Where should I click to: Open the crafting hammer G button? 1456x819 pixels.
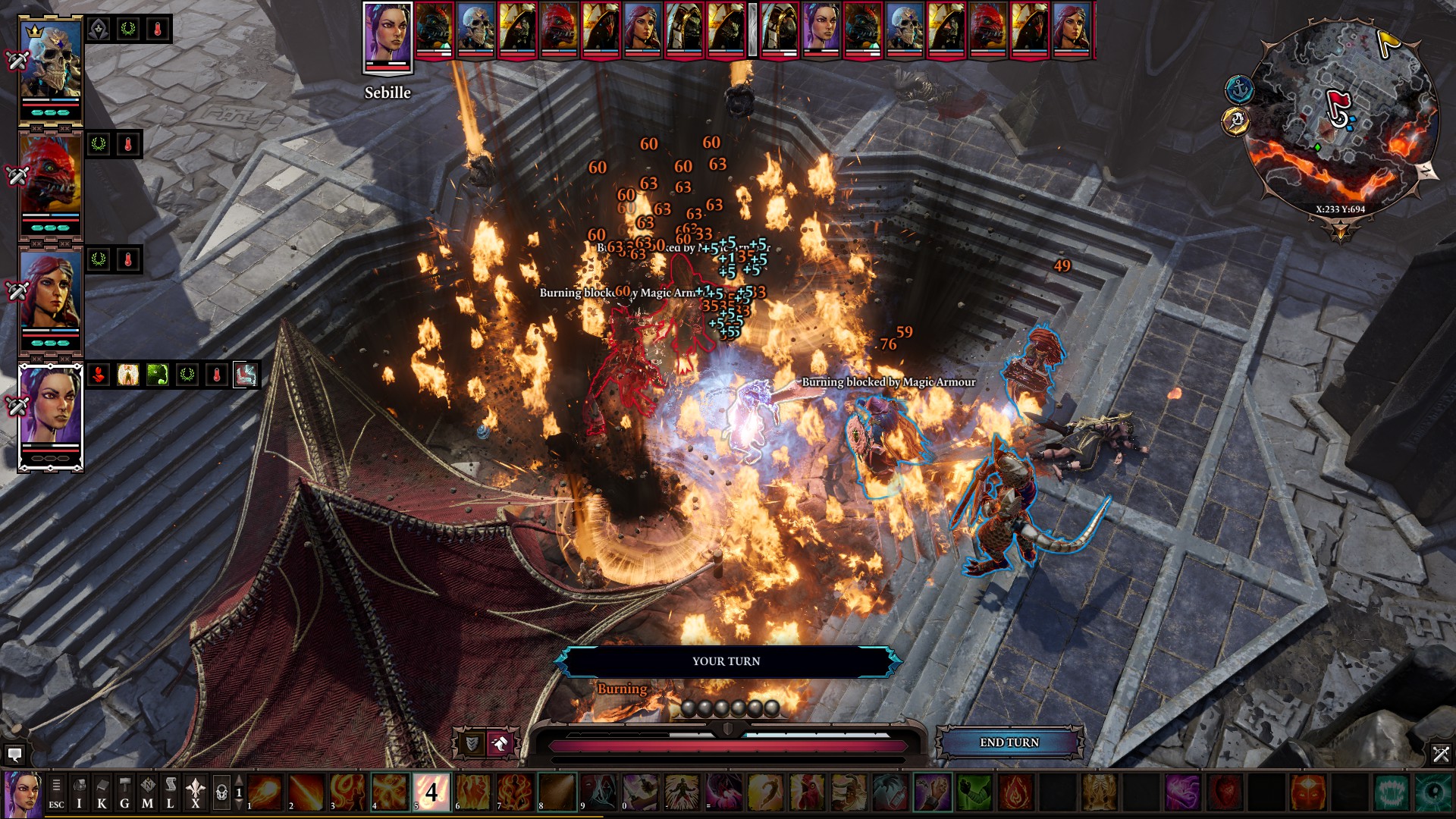click(x=124, y=793)
